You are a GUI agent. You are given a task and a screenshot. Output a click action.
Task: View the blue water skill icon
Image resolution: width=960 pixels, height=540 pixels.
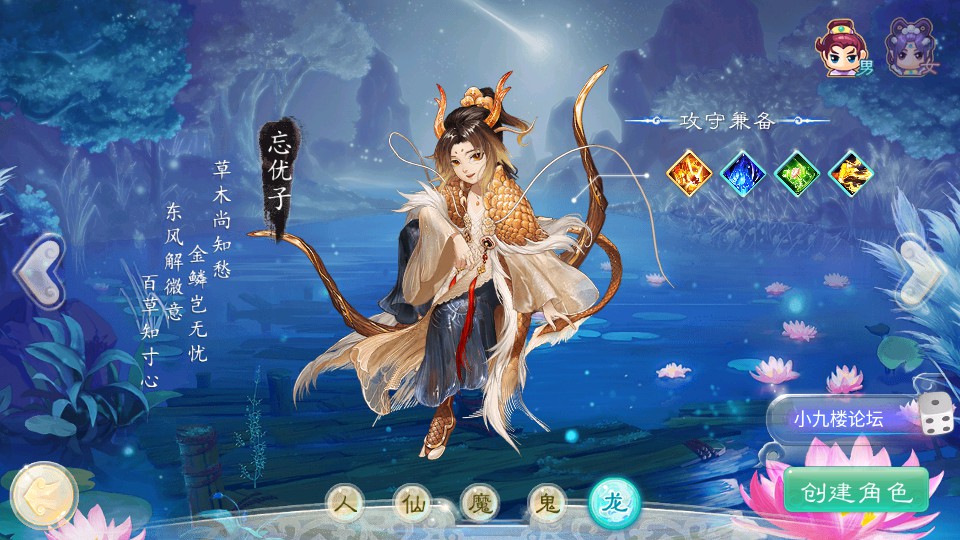[x=743, y=171]
